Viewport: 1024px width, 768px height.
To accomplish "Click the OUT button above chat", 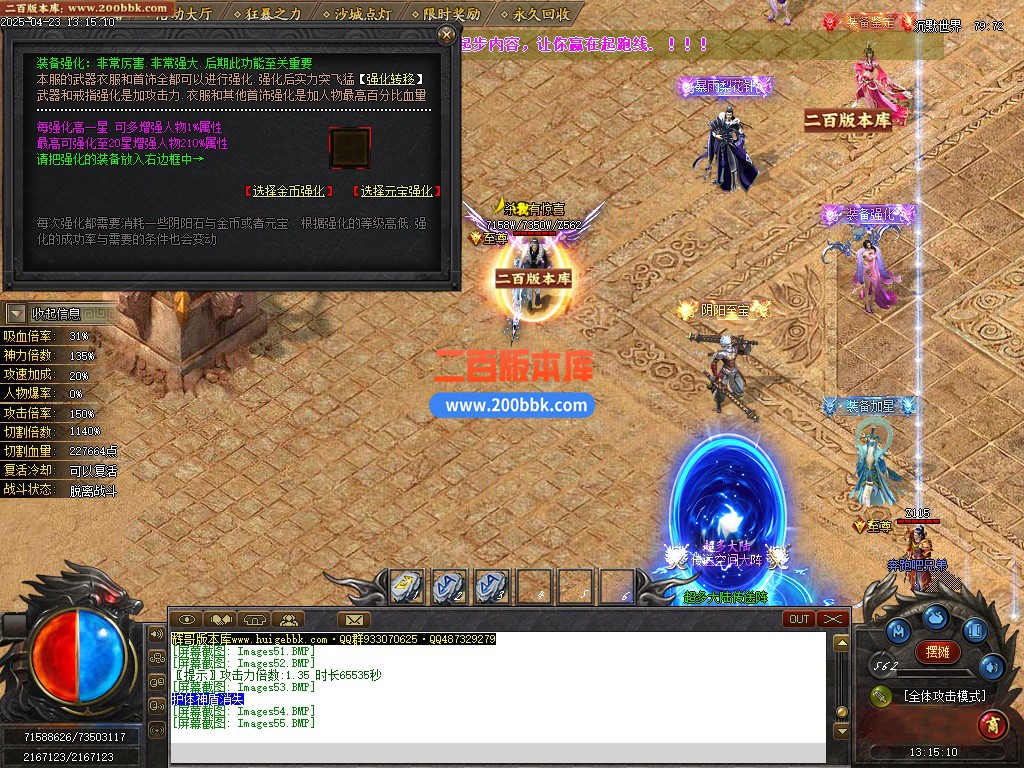I will click(x=799, y=619).
